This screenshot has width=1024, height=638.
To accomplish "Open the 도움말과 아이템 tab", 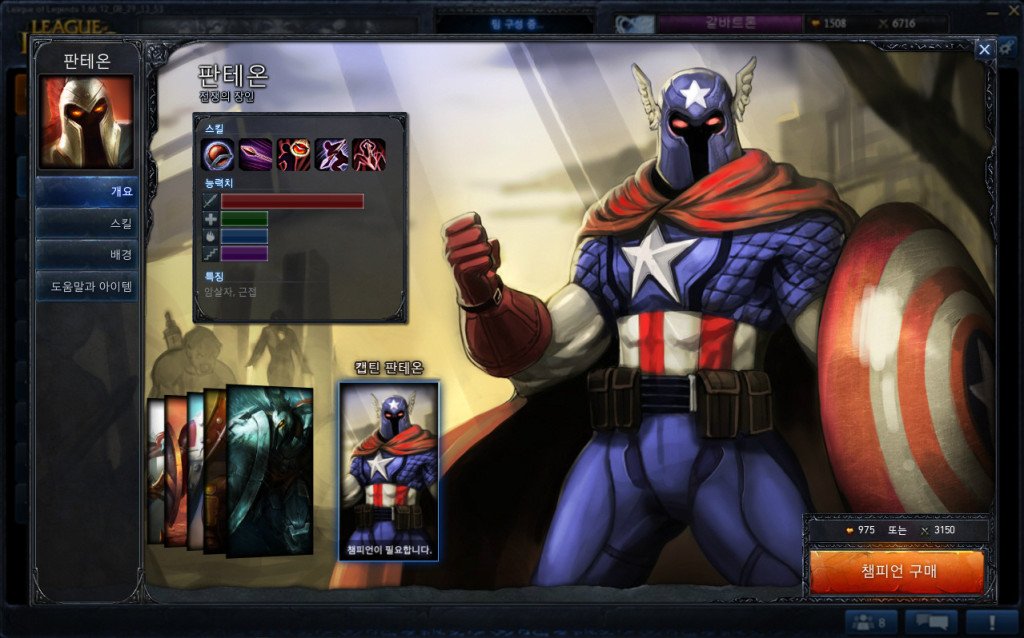I will coord(87,286).
